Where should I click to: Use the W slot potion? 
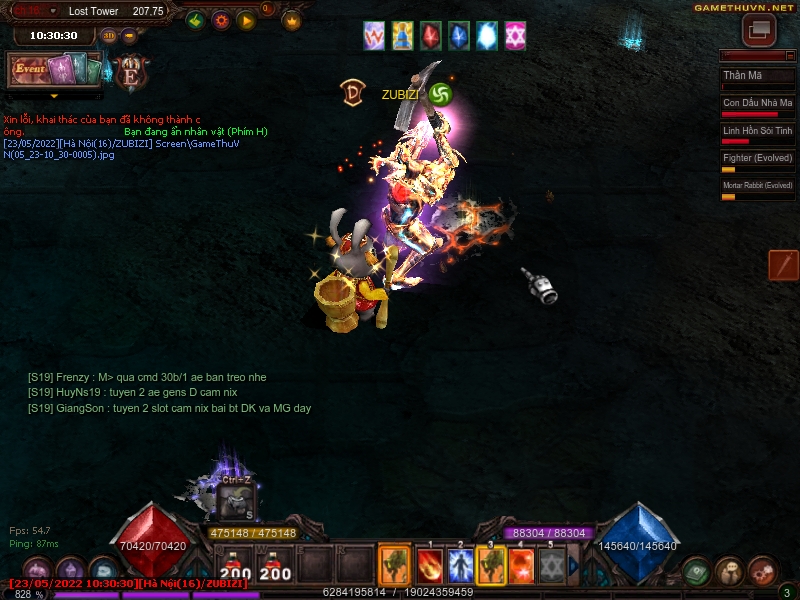tap(275, 566)
